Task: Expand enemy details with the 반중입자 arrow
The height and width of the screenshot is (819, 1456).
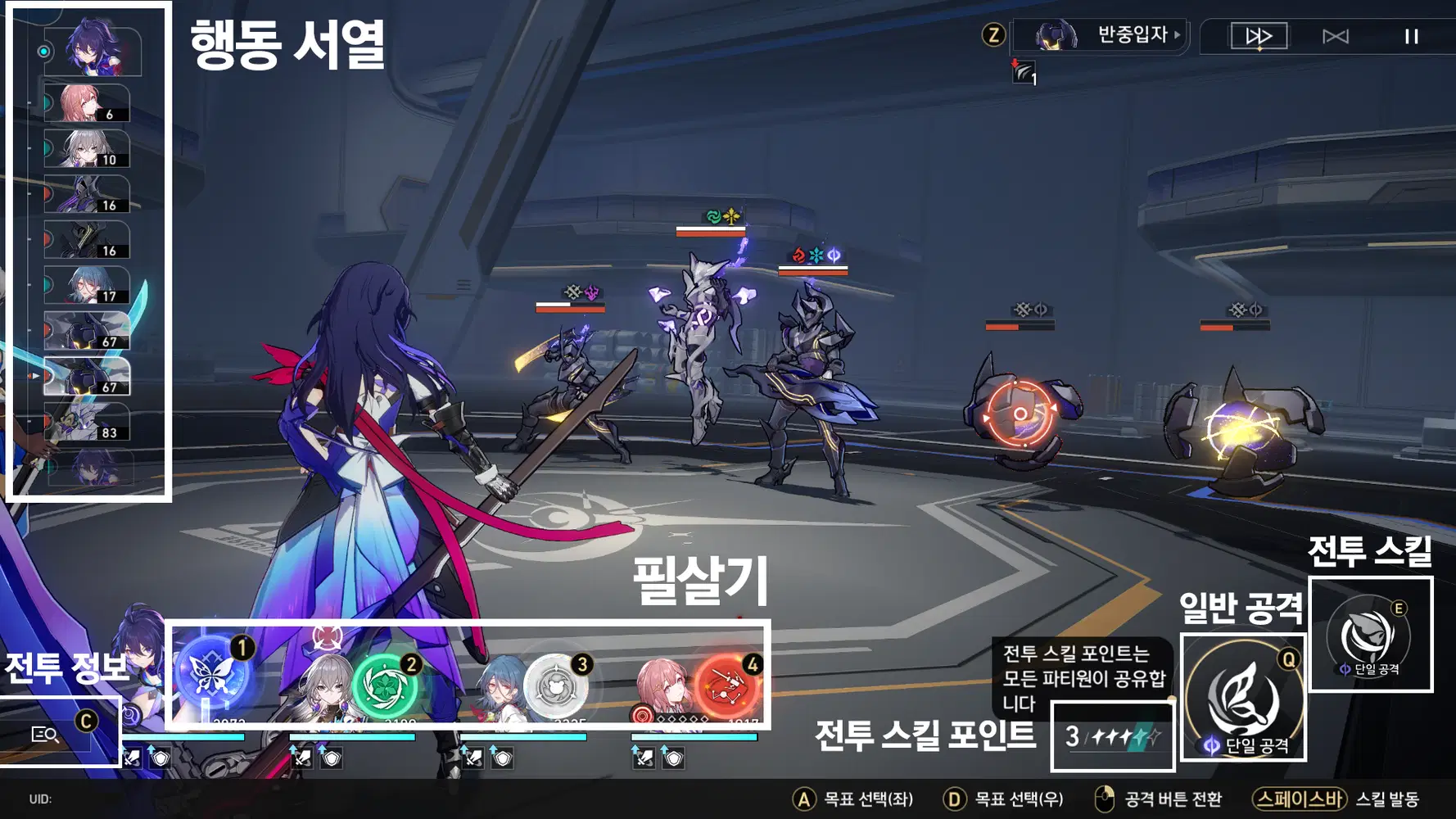Action: tap(1177, 35)
